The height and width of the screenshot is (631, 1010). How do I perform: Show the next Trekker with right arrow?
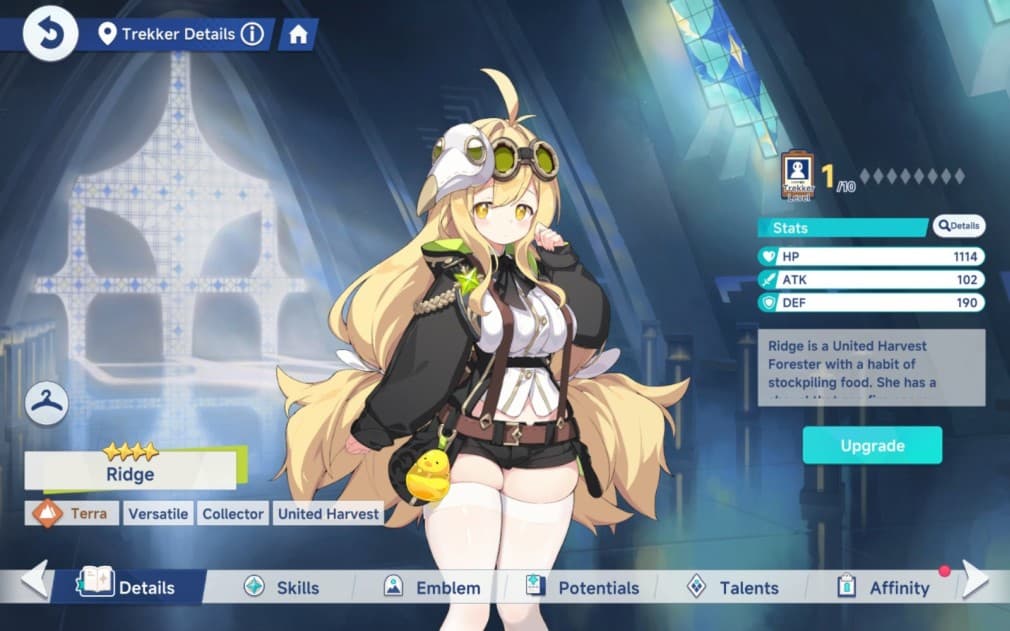(975, 580)
